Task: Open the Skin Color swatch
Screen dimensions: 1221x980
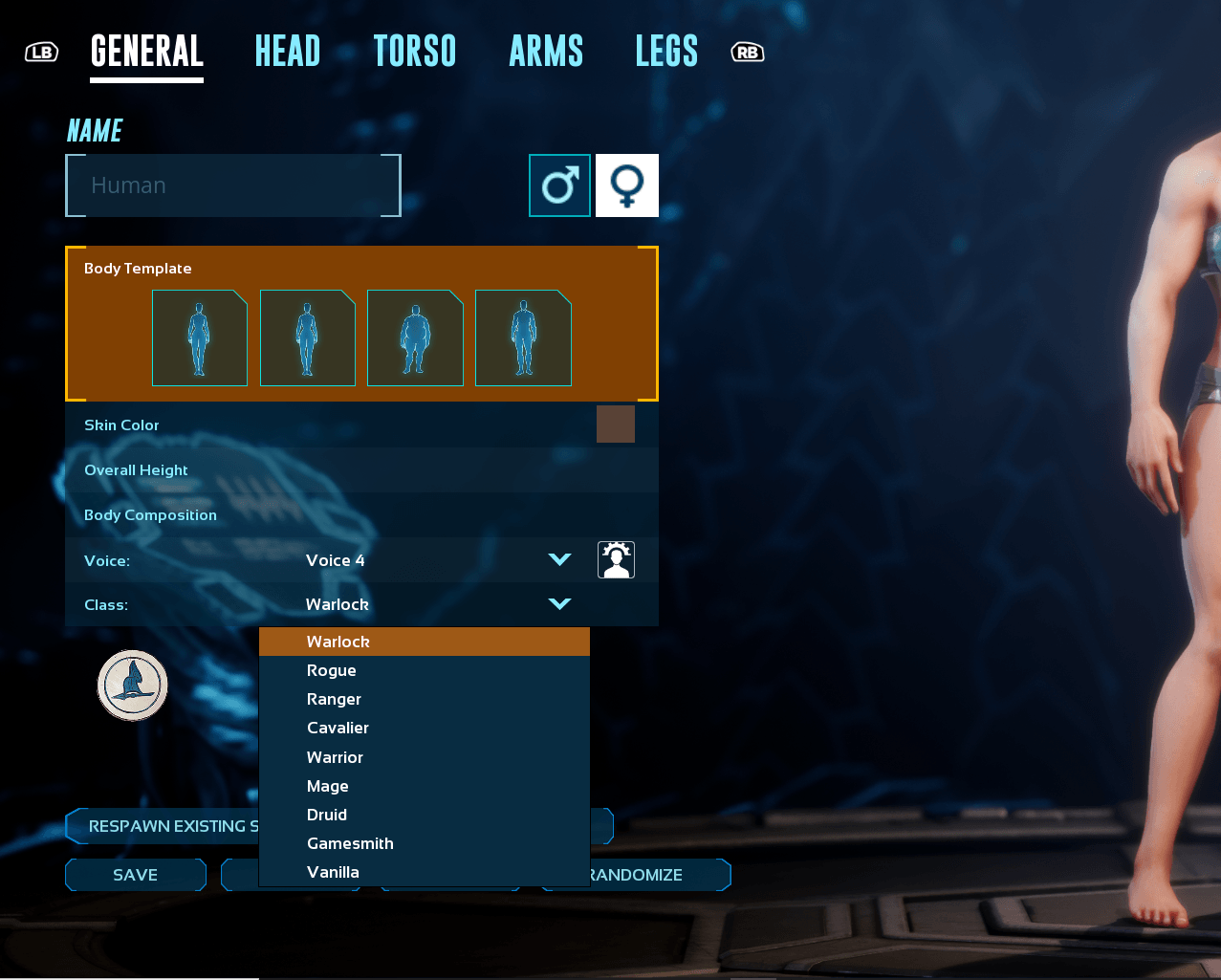Action: coord(615,425)
